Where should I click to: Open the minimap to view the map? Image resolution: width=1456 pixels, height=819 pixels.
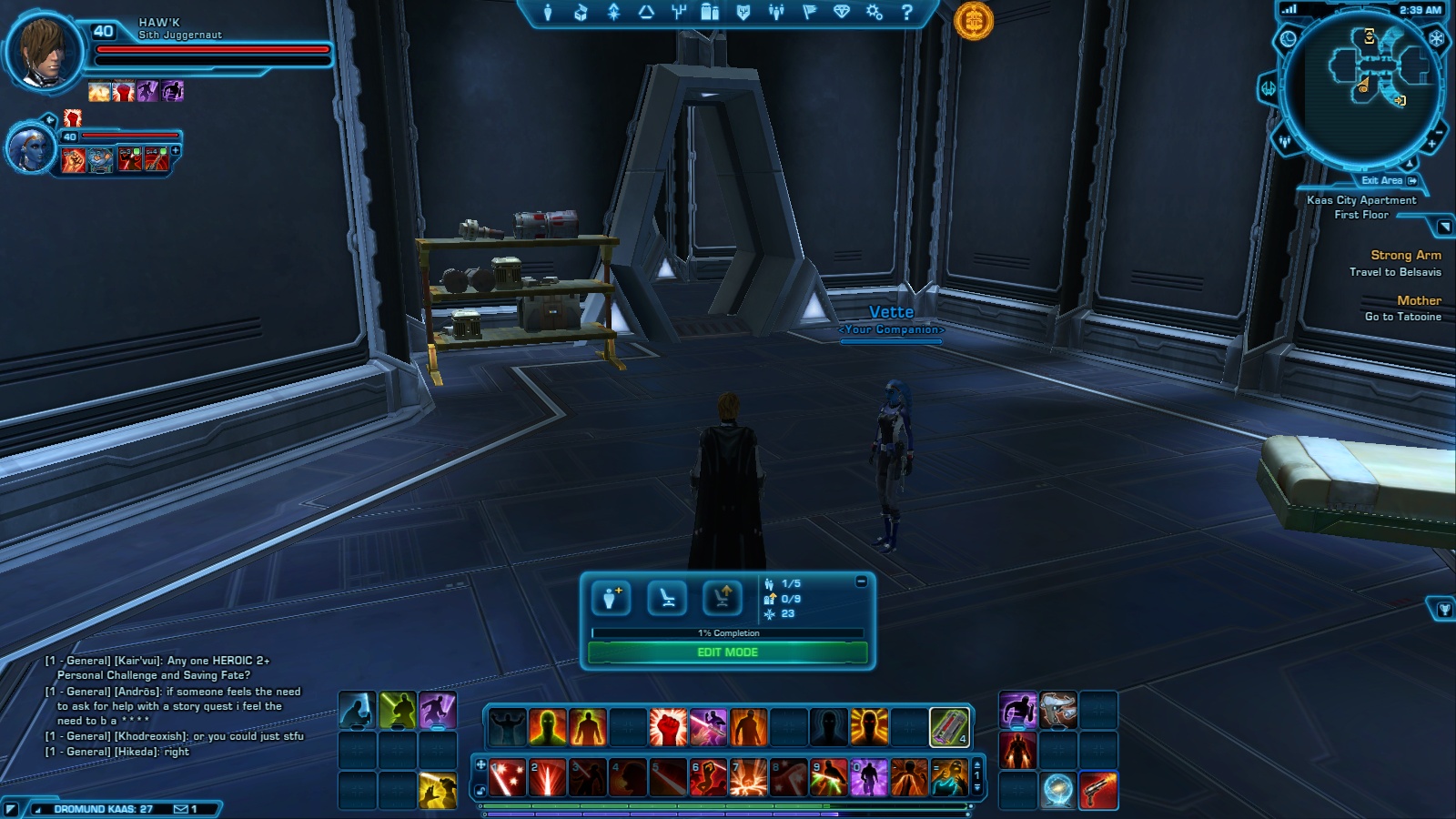pos(1362,86)
